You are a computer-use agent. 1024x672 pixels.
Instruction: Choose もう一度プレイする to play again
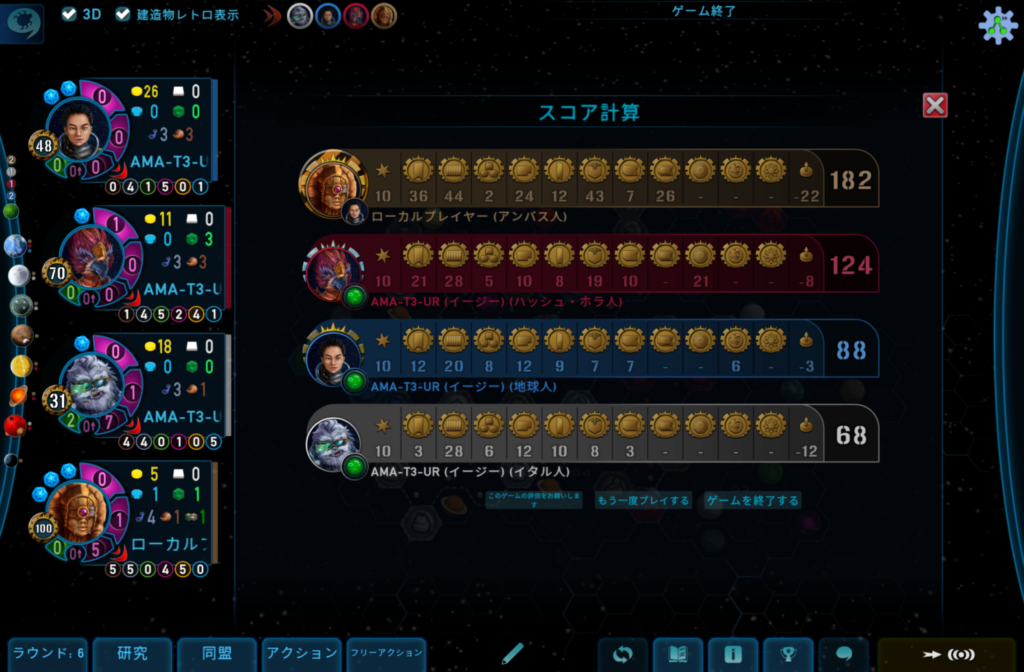pyautogui.click(x=643, y=500)
